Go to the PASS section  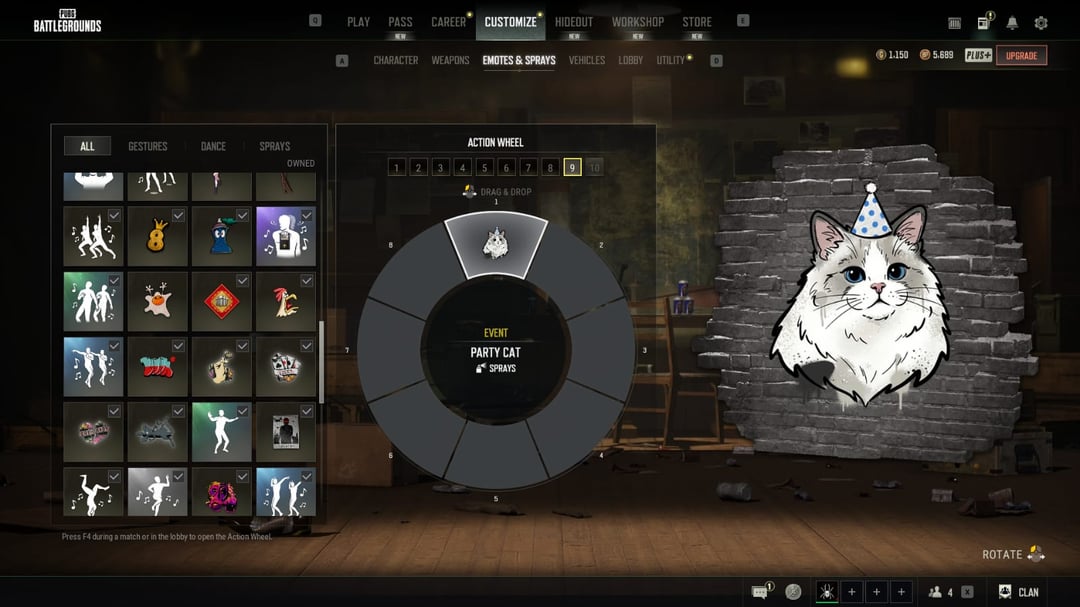pos(400,22)
